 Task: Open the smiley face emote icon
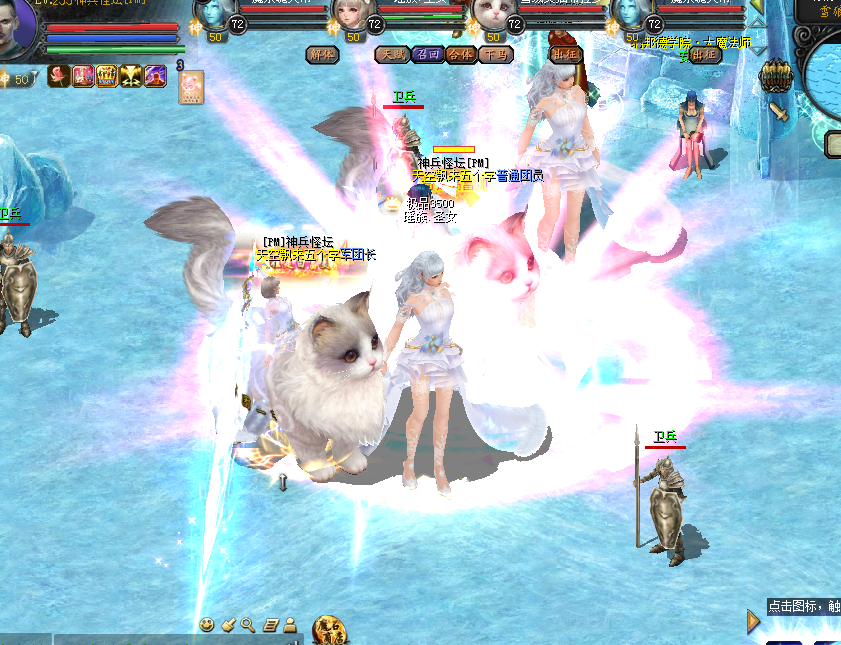[x=207, y=625]
